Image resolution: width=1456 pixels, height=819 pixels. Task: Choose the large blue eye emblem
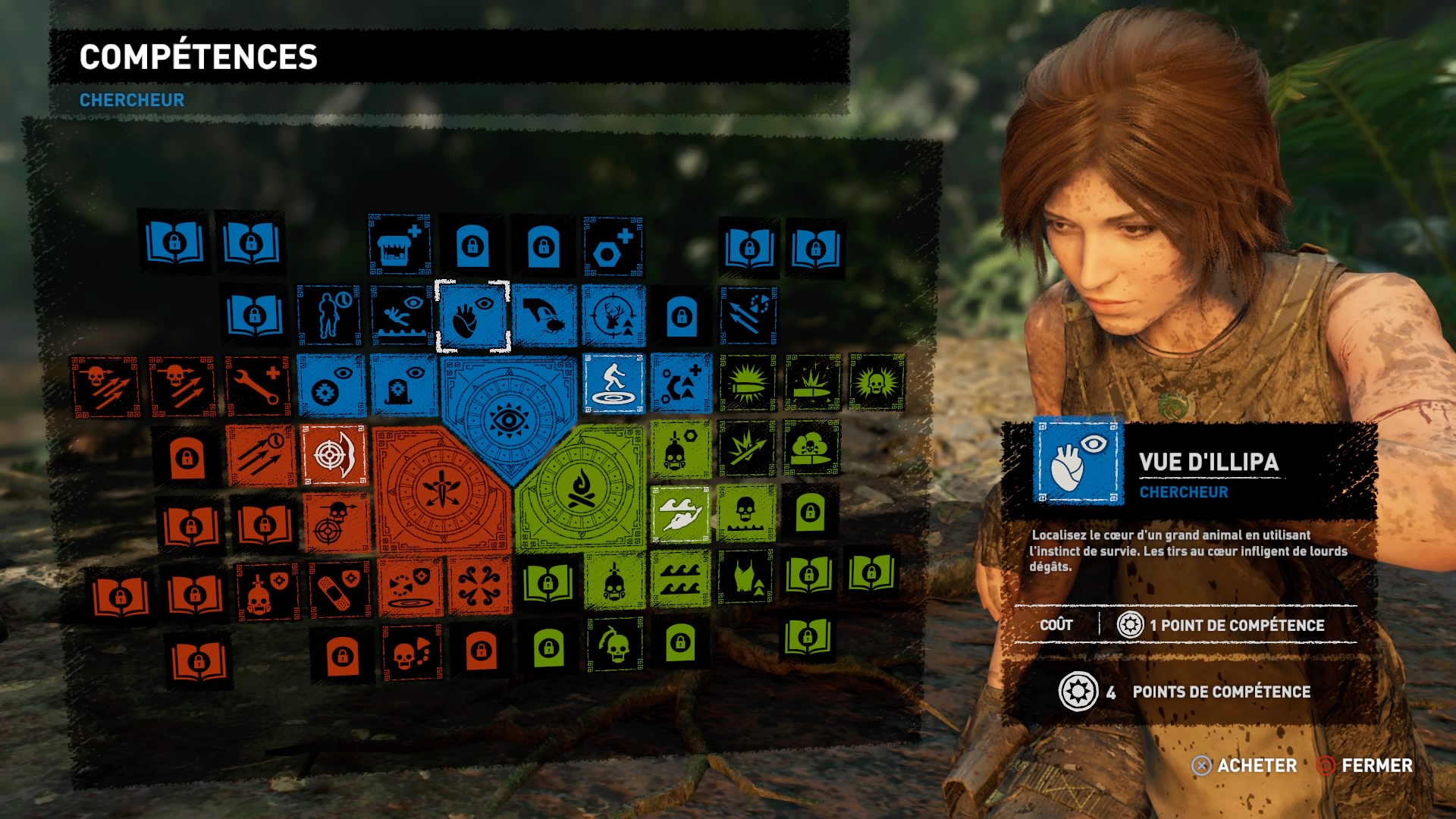tap(510, 417)
